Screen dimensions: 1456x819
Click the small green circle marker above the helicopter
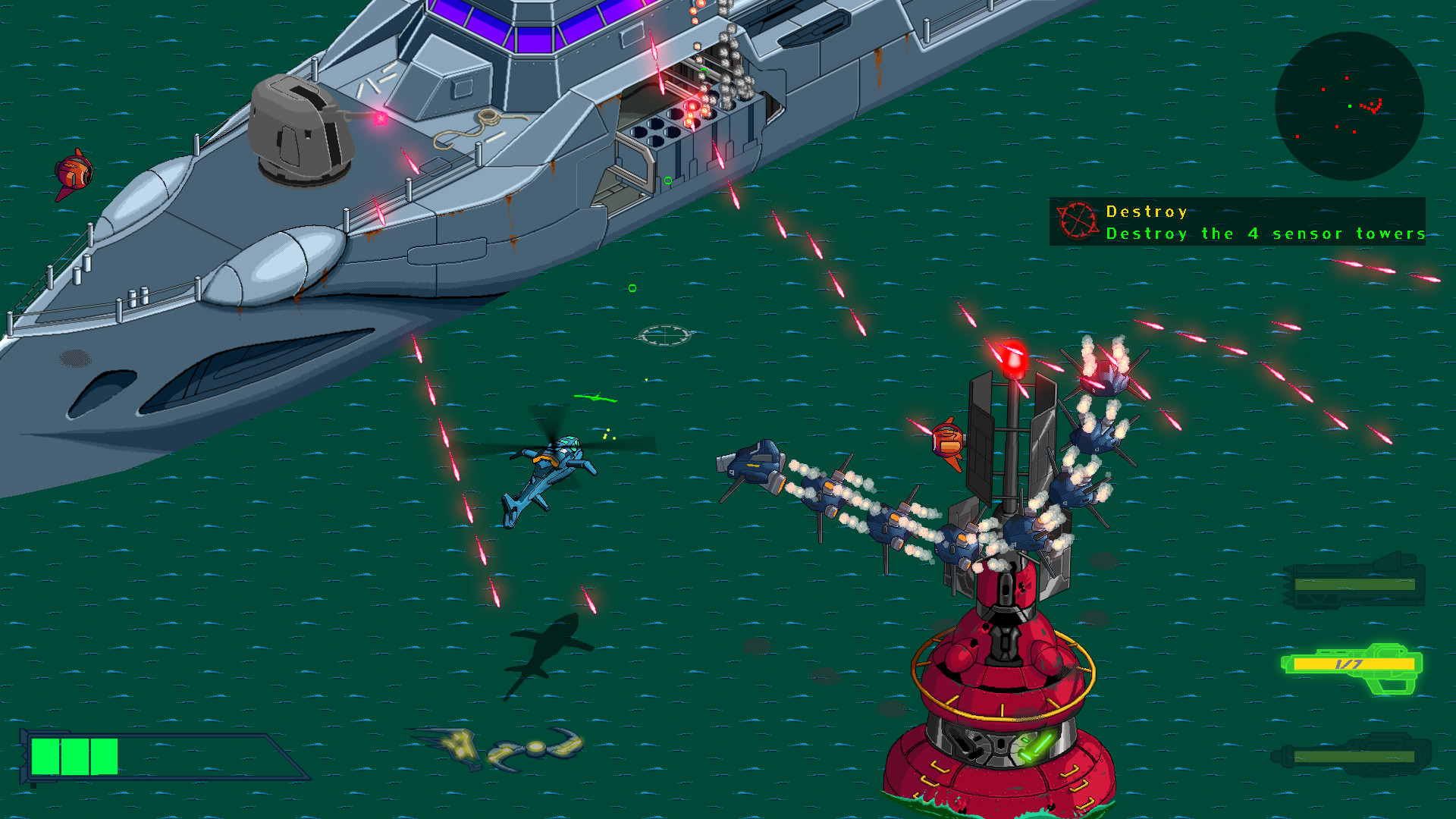pyautogui.click(x=631, y=289)
